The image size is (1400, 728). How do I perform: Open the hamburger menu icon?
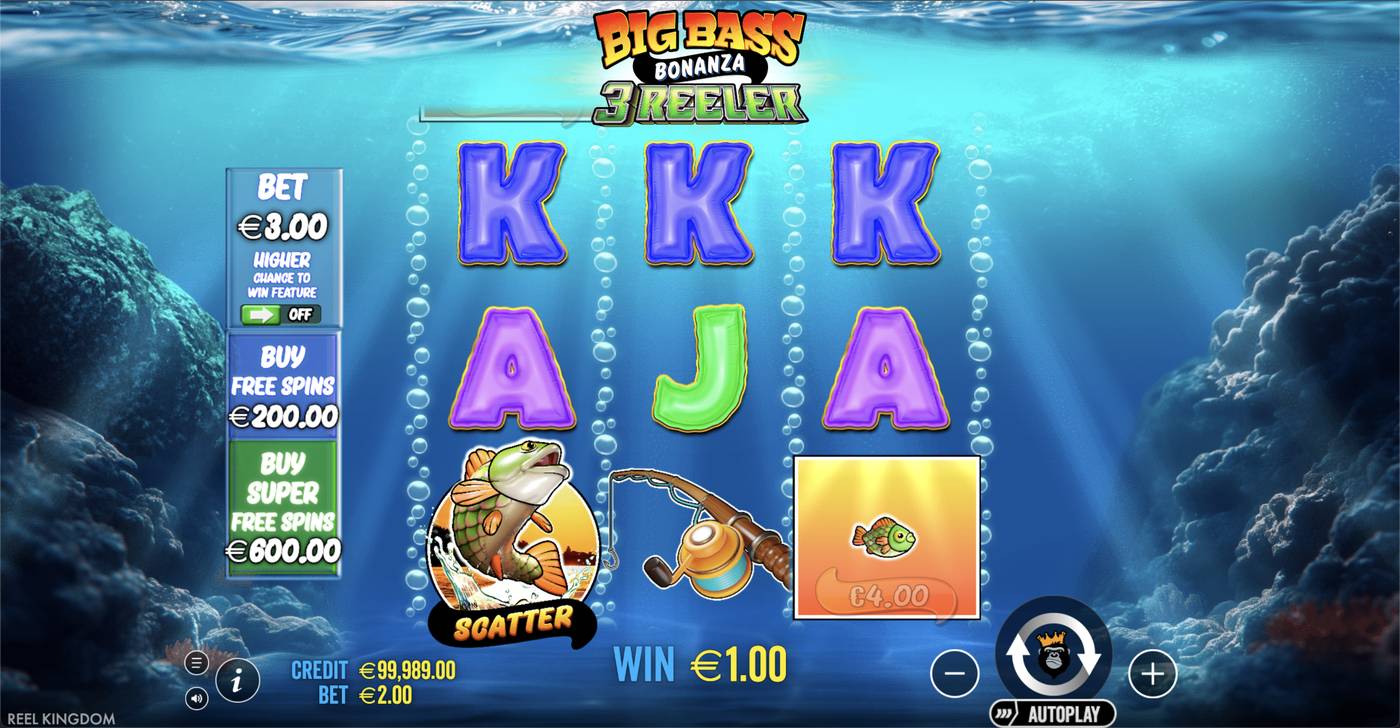tap(195, 661)
